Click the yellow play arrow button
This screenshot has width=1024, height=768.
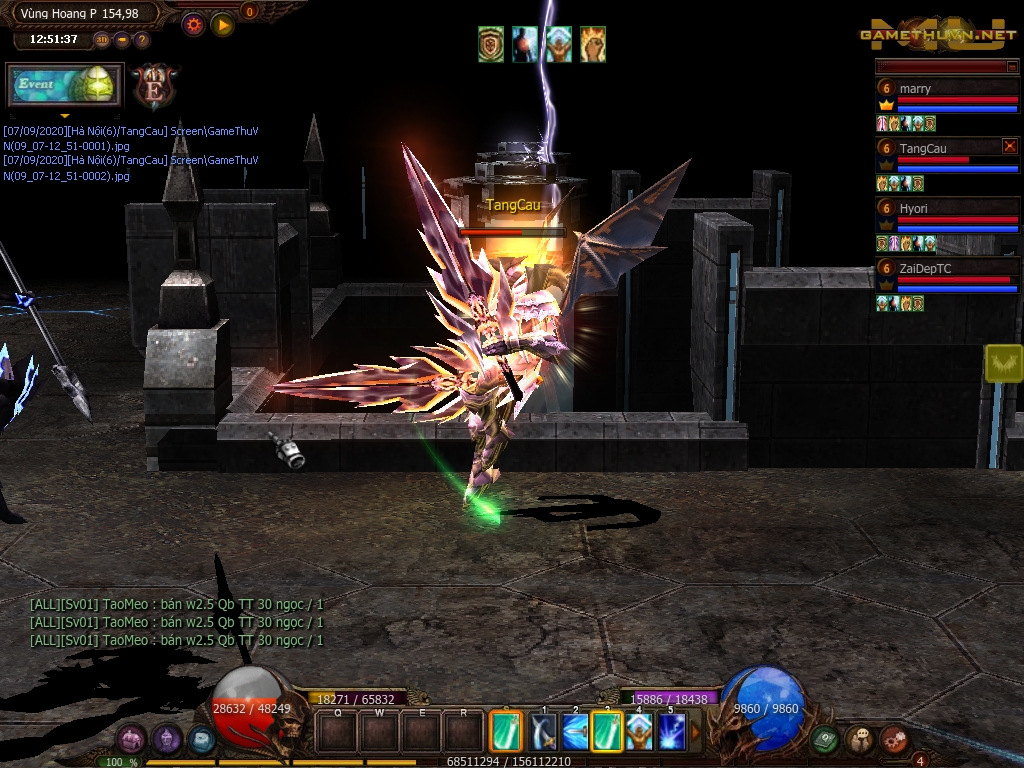222,24
